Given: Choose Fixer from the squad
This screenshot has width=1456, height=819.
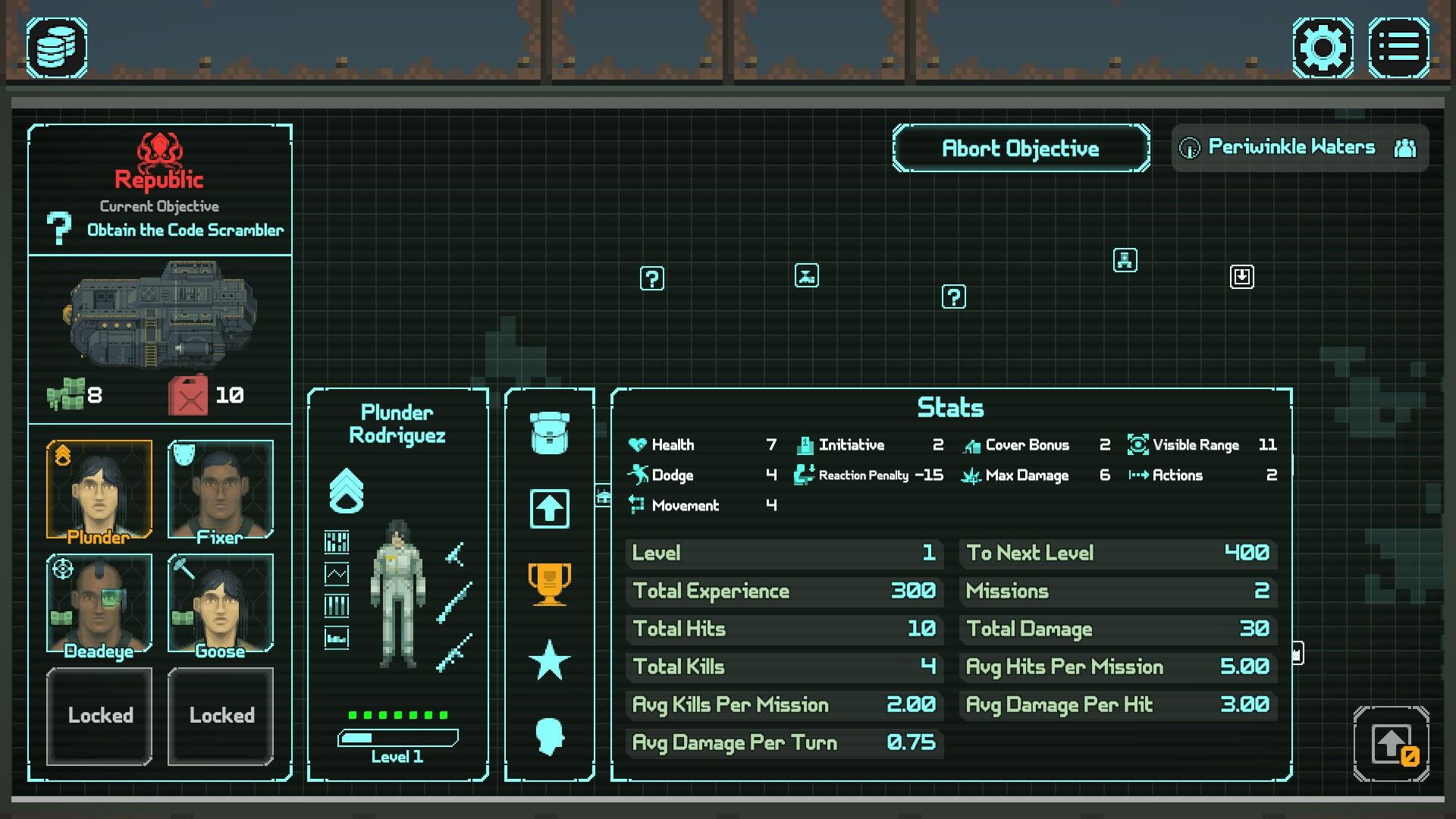Looking at the screenshot, I should pyautogui.click(x=221, y=489).
